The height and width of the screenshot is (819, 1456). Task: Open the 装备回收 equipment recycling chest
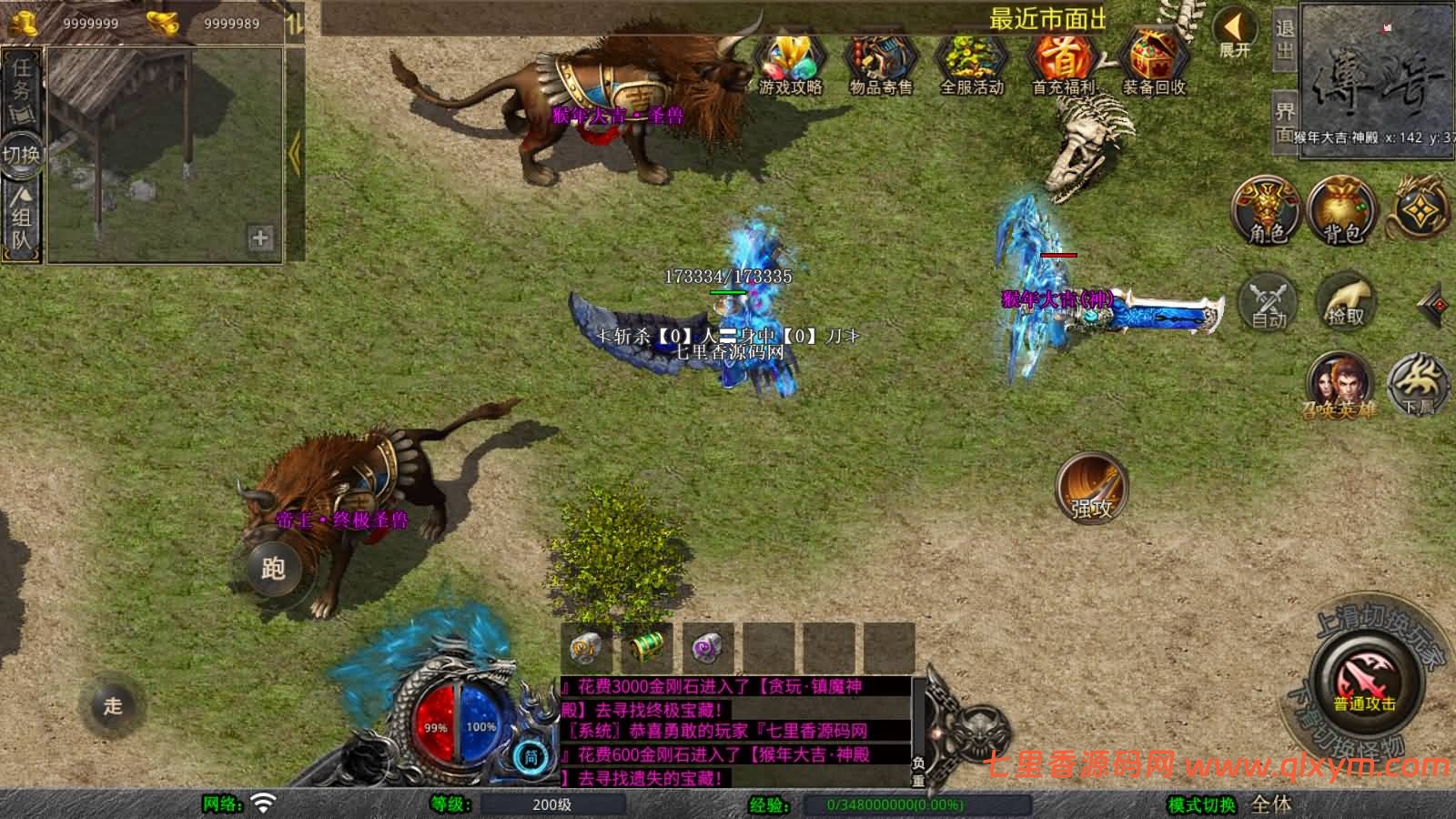1153,62
